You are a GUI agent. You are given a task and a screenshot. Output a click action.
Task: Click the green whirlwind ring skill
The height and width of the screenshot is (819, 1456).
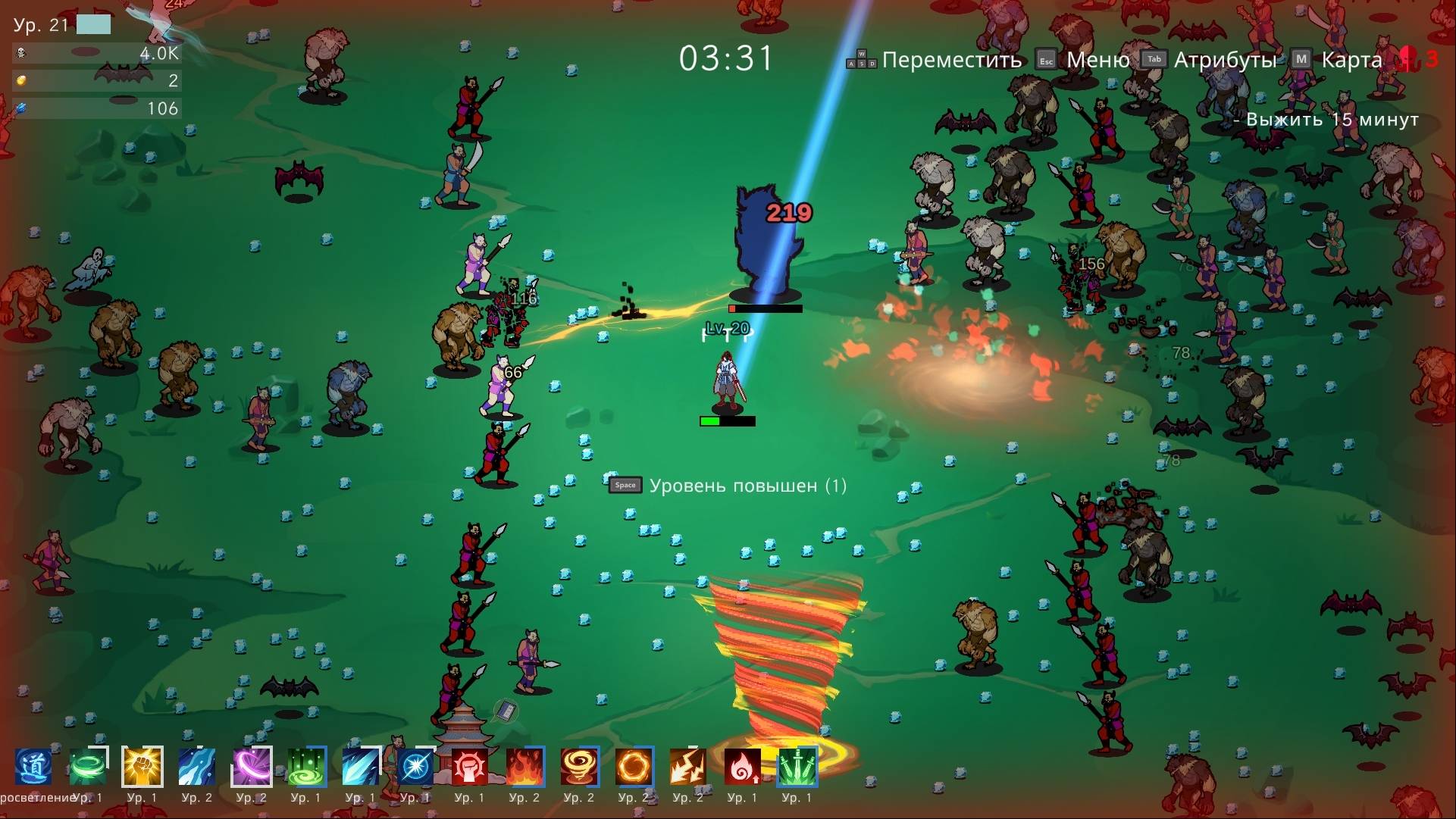tap(88, 767)
